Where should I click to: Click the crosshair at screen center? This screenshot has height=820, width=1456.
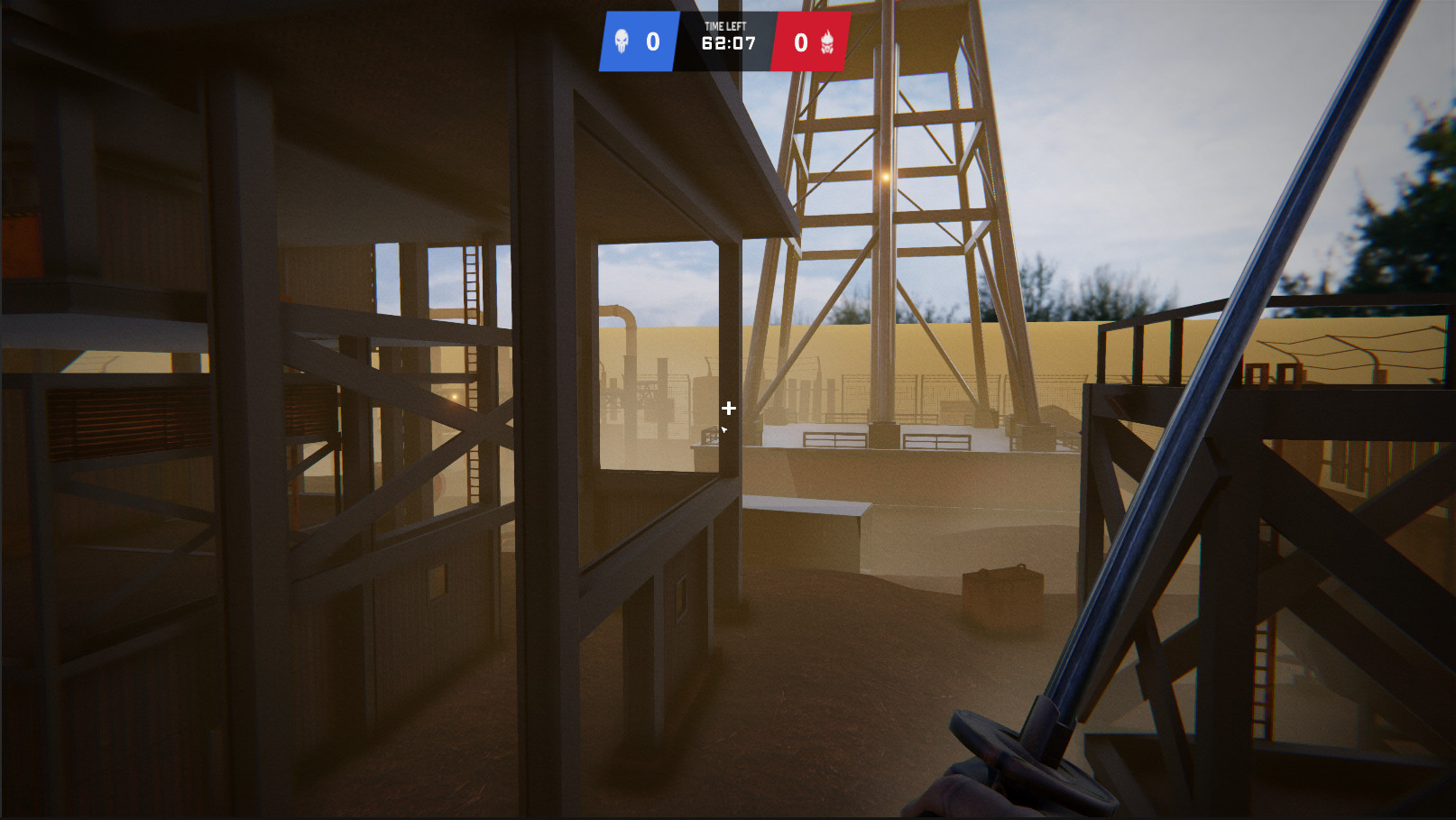pos(728,409)
